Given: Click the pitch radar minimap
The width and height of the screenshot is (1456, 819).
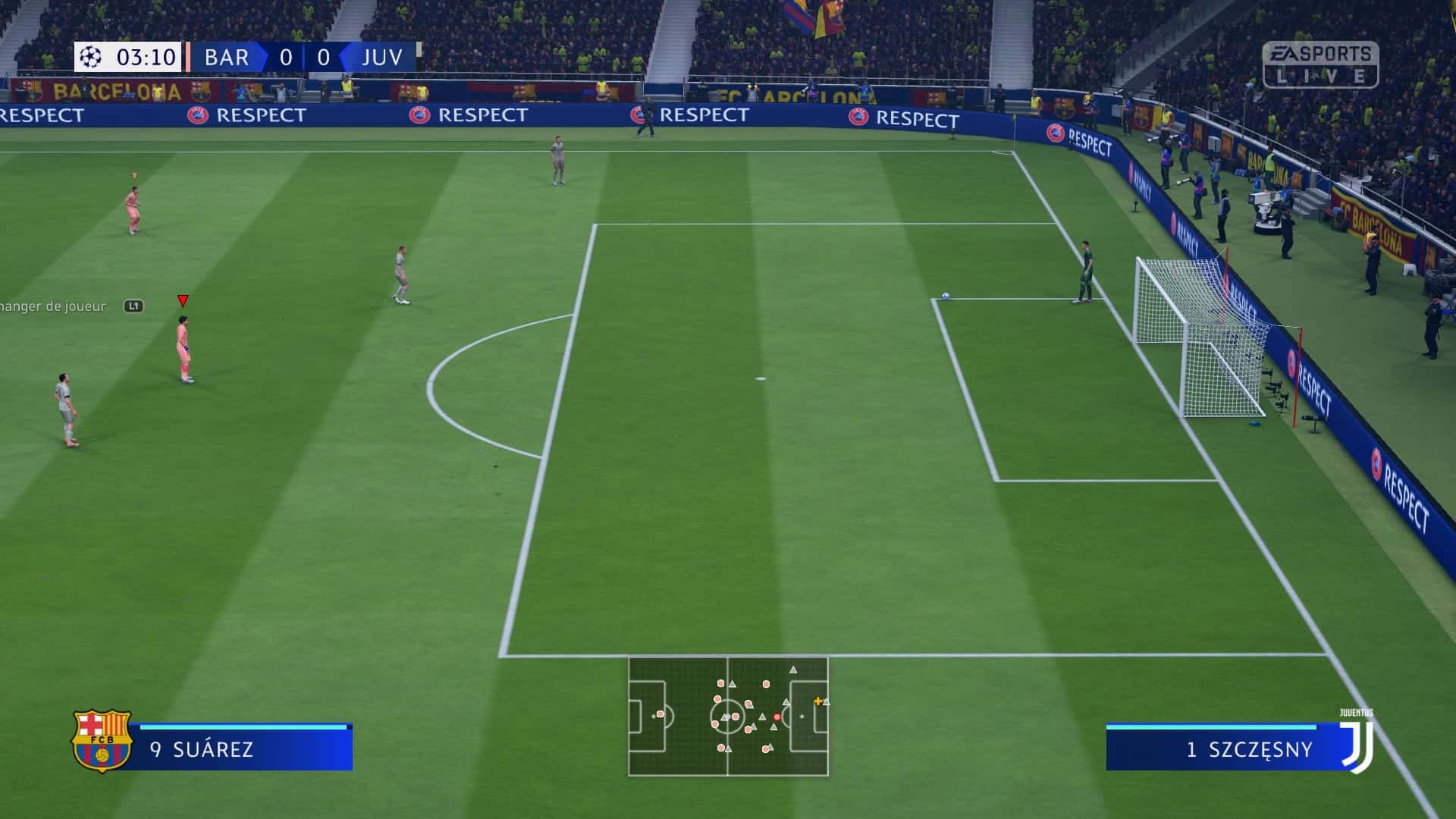Looking at the screenshot, I should [728, 716].
